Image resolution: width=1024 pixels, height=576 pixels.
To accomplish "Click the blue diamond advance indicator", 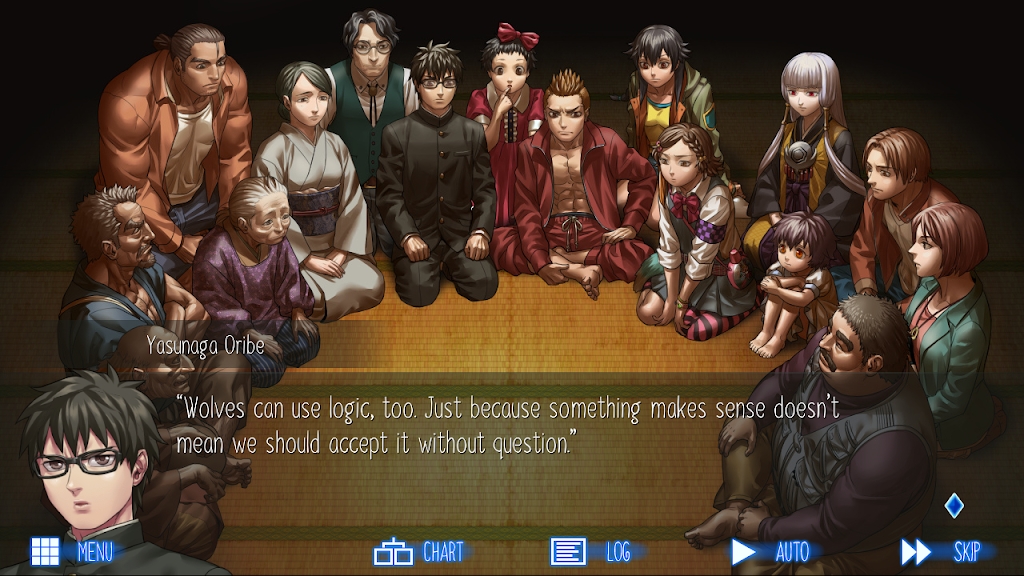I will pos(954,506).
